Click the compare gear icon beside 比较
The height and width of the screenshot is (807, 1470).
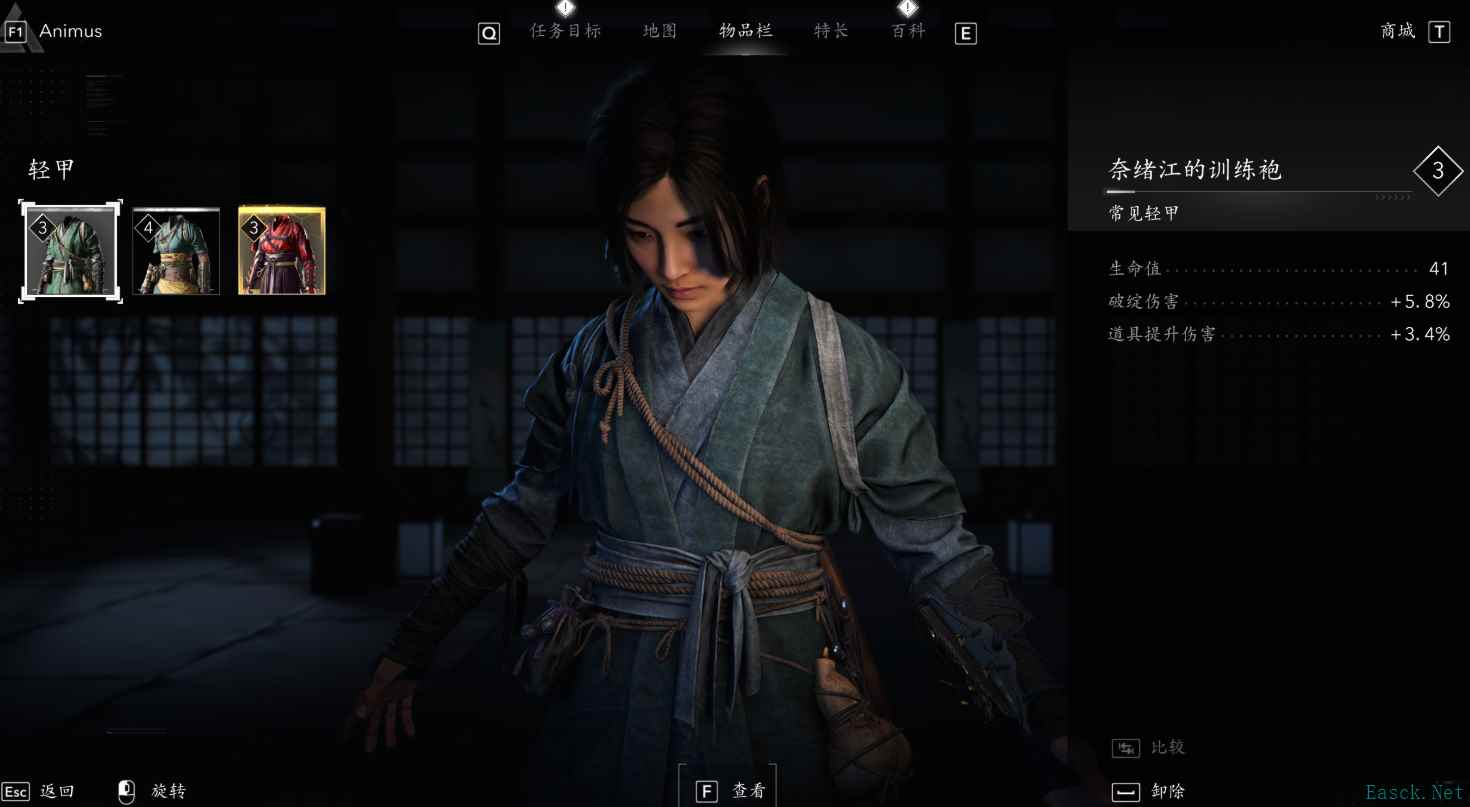(x=1125, y=747)
